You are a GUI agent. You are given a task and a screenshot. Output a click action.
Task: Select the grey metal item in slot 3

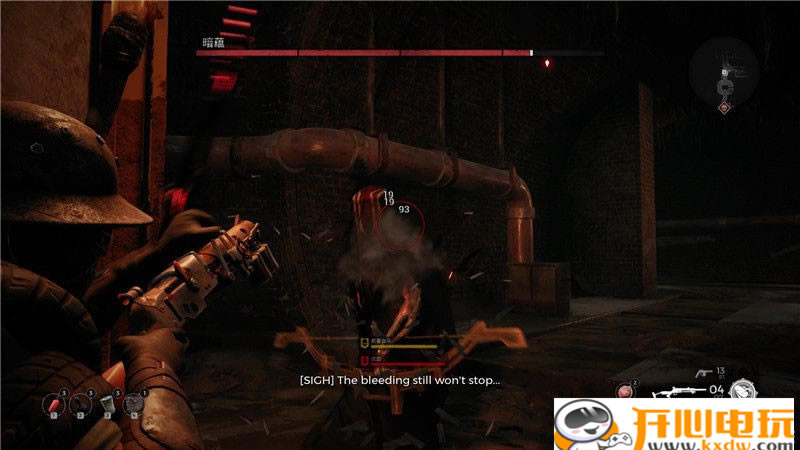107,403
